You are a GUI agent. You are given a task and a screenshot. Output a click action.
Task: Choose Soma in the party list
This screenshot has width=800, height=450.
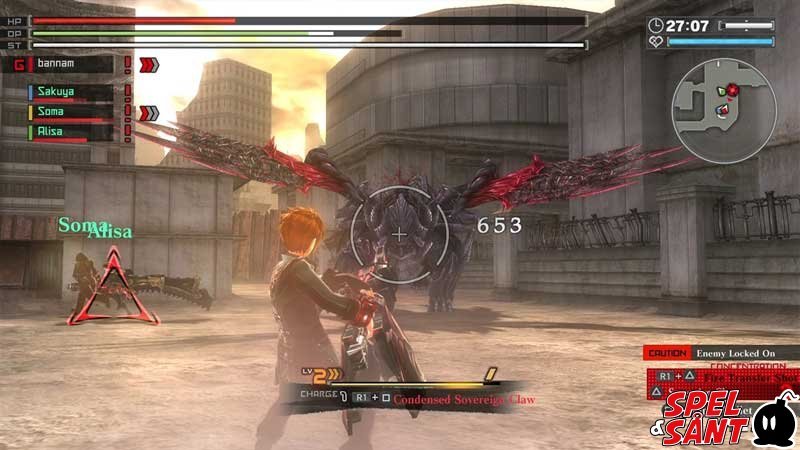[70, 112]
